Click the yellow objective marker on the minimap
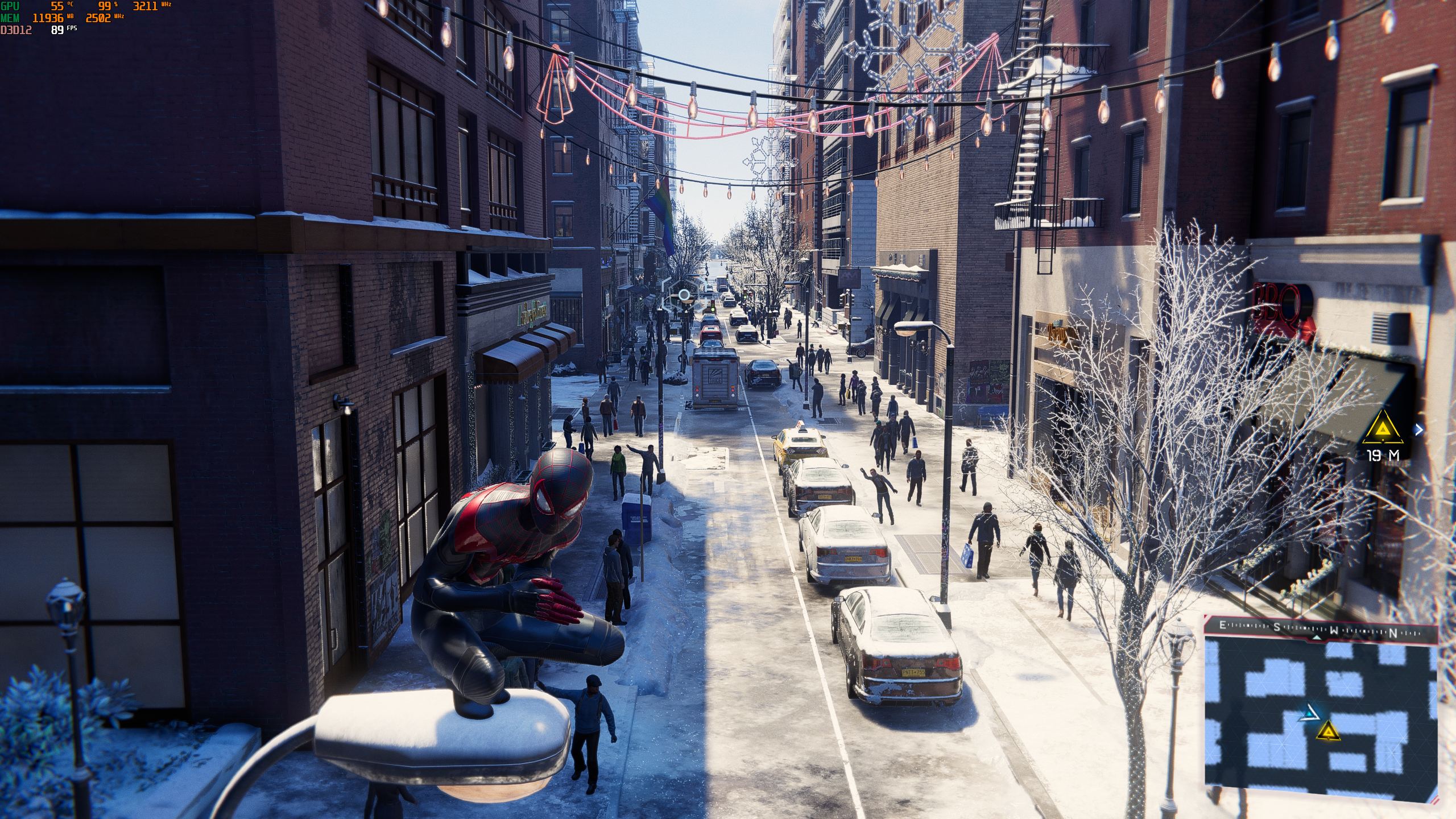The height and width of the screenshot is (819, 1456). (x=1327, y=731)
